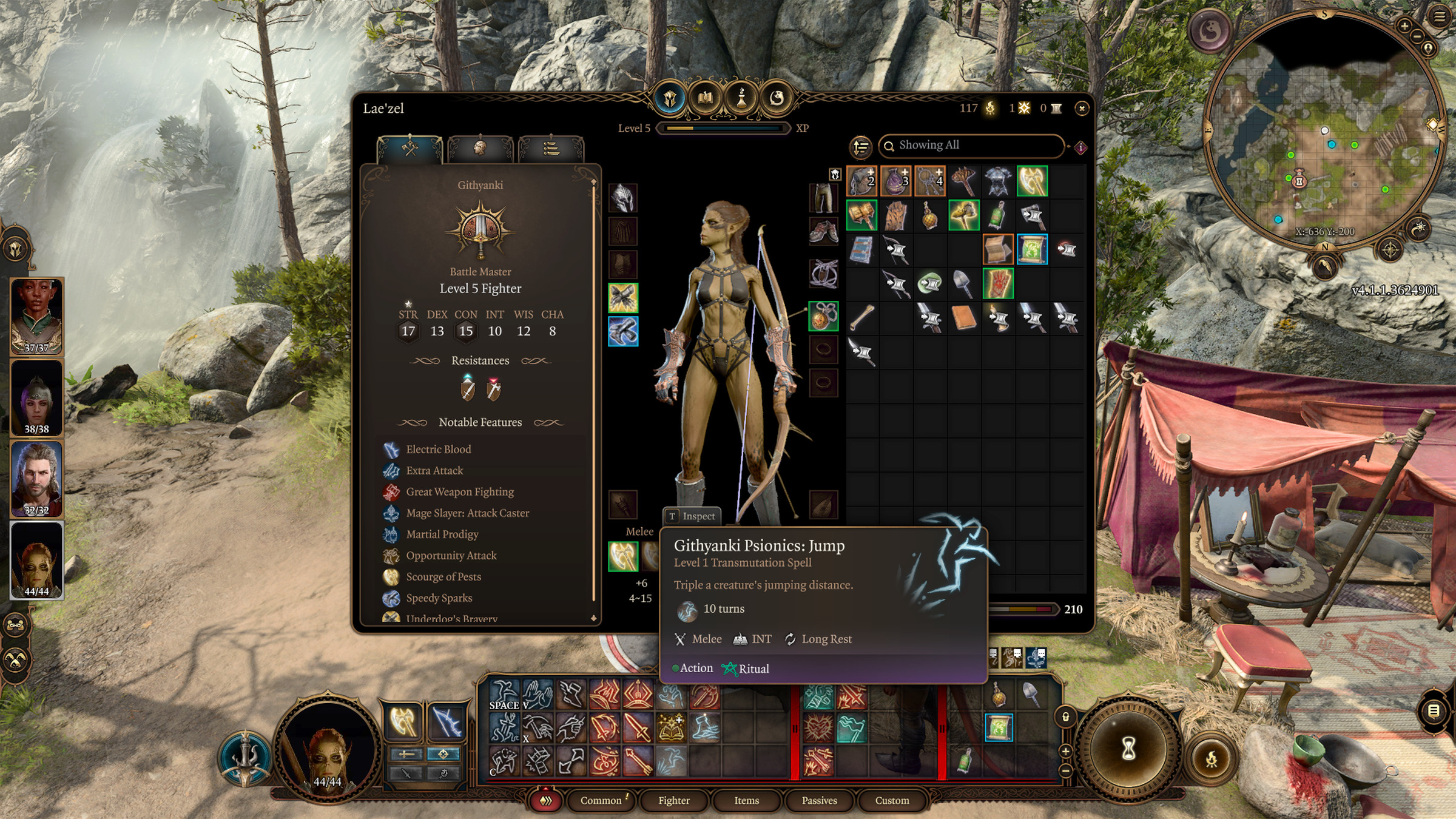Toggle turn-based mode with the hourglass
This screenshot has width=1456, height=819.
[x=1128, y=748]
